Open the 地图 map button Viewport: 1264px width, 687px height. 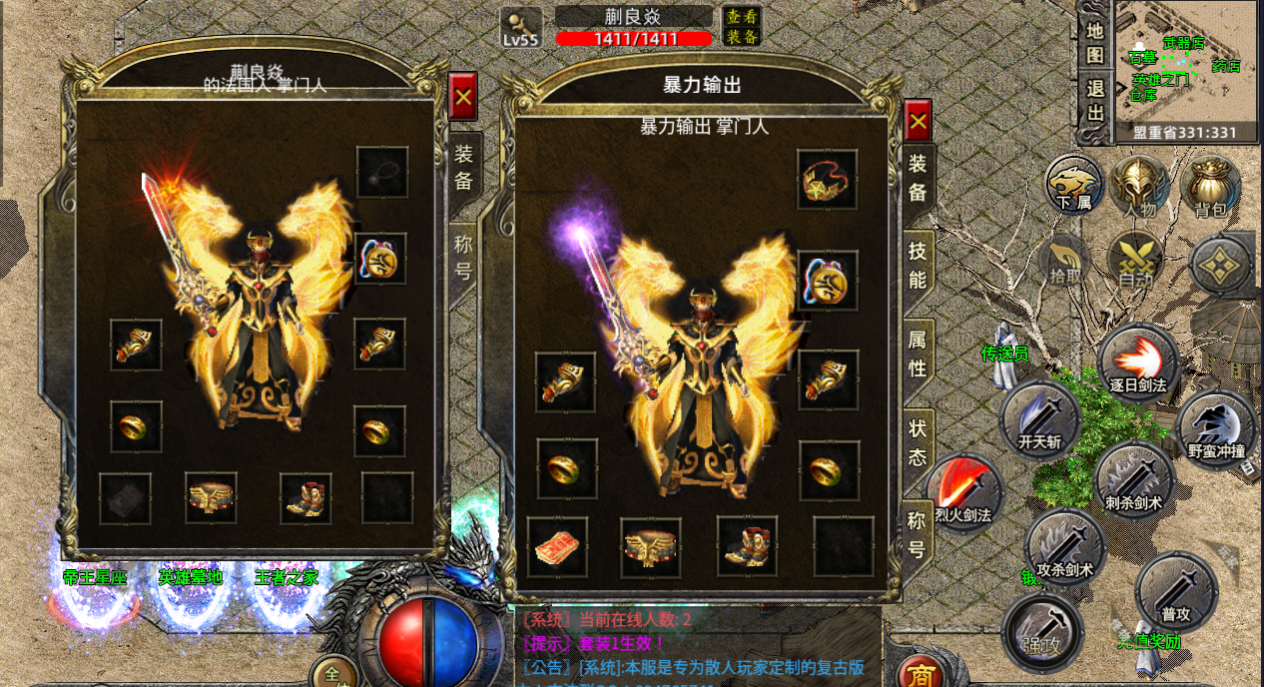point(1096,43)
